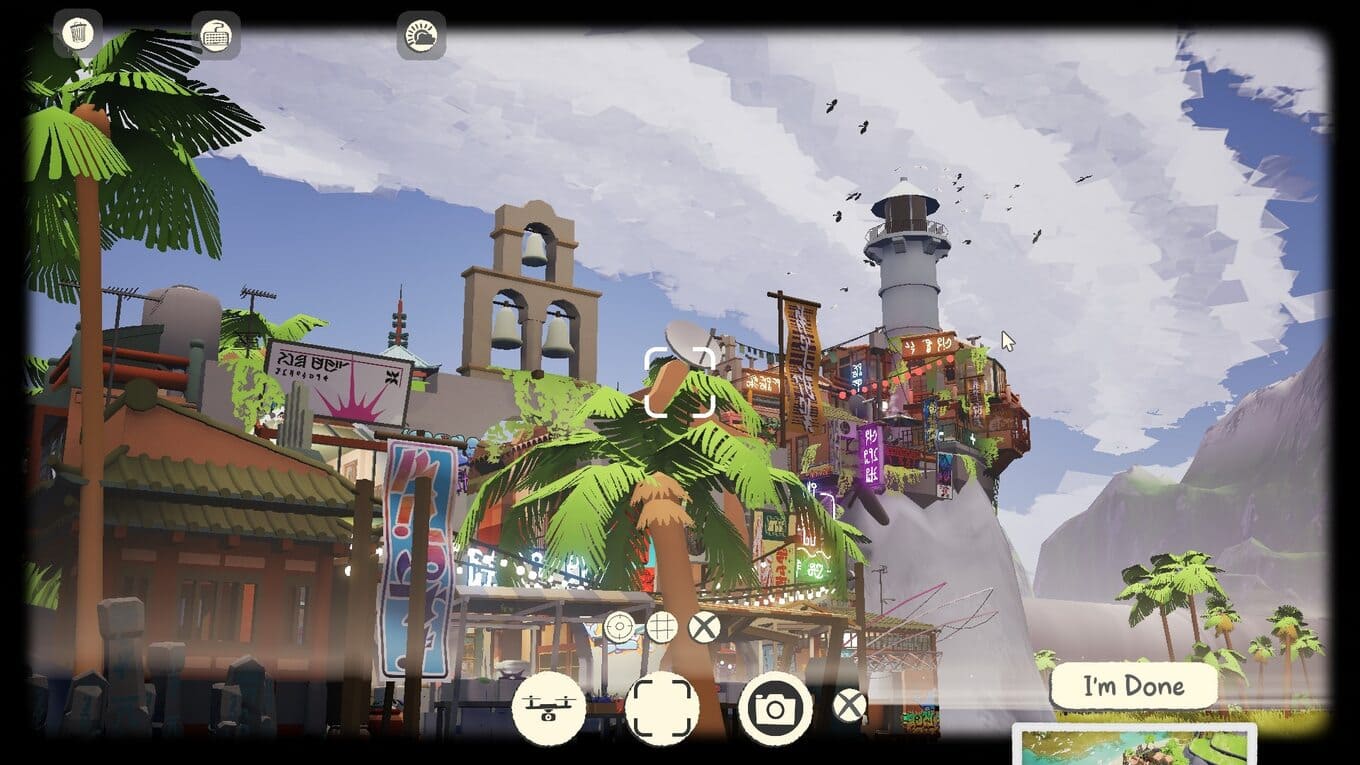Choose the viewfinder frame button
The width and height of the screenshot is (1360, 765).
[x=662, y=708]
